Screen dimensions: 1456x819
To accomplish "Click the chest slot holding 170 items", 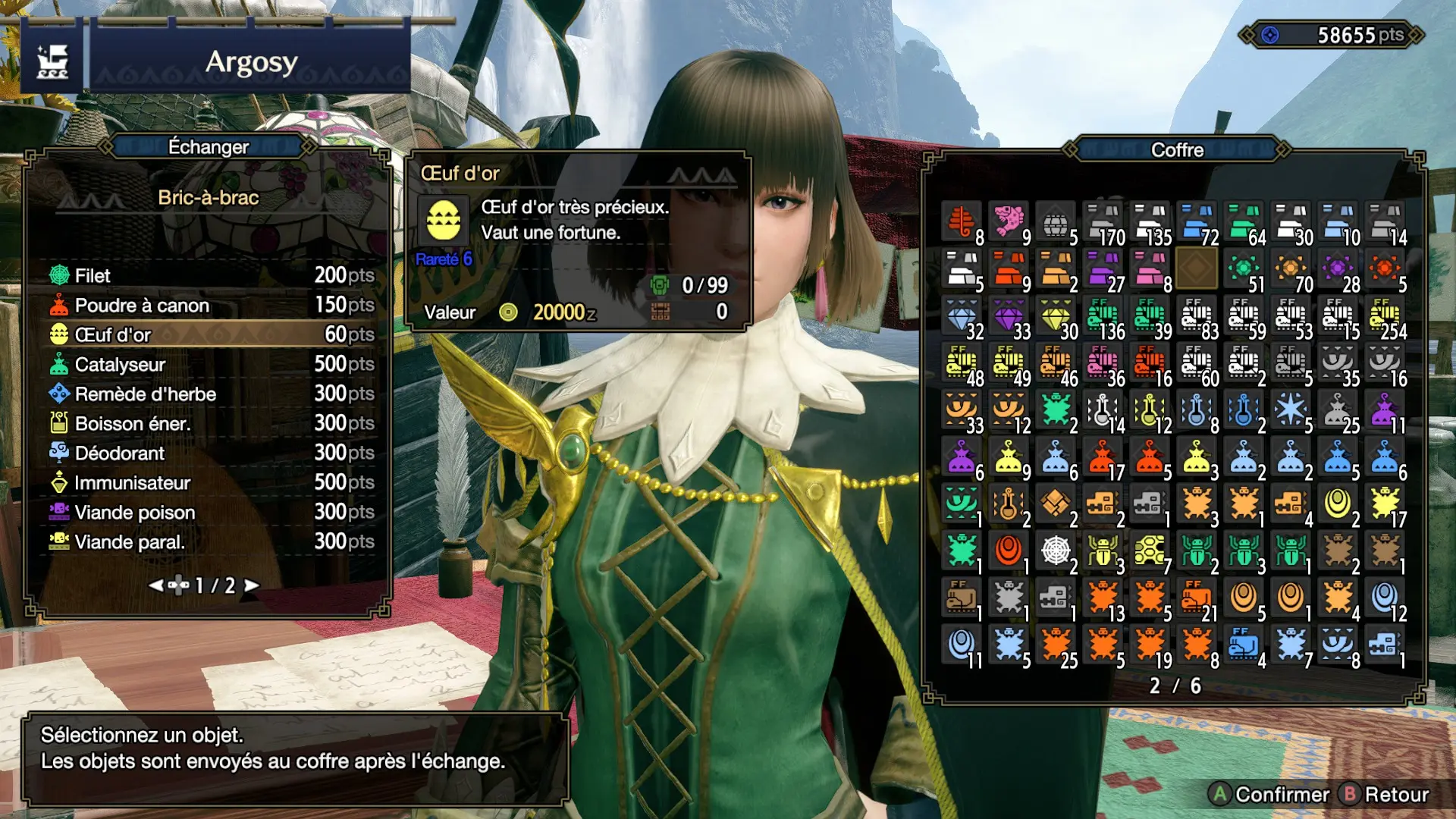I will [1103, 223].
